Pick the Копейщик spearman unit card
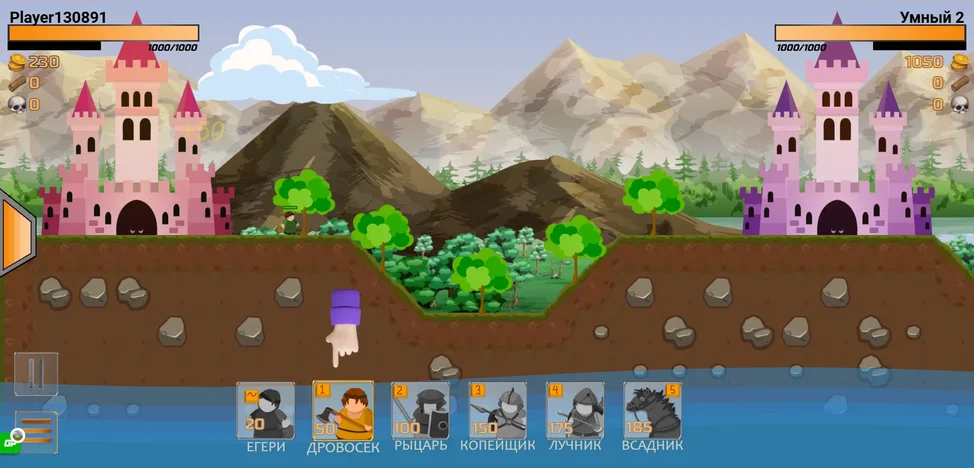Image resolution: width=974 pixels, height=468 pixels. coord(498,410)
